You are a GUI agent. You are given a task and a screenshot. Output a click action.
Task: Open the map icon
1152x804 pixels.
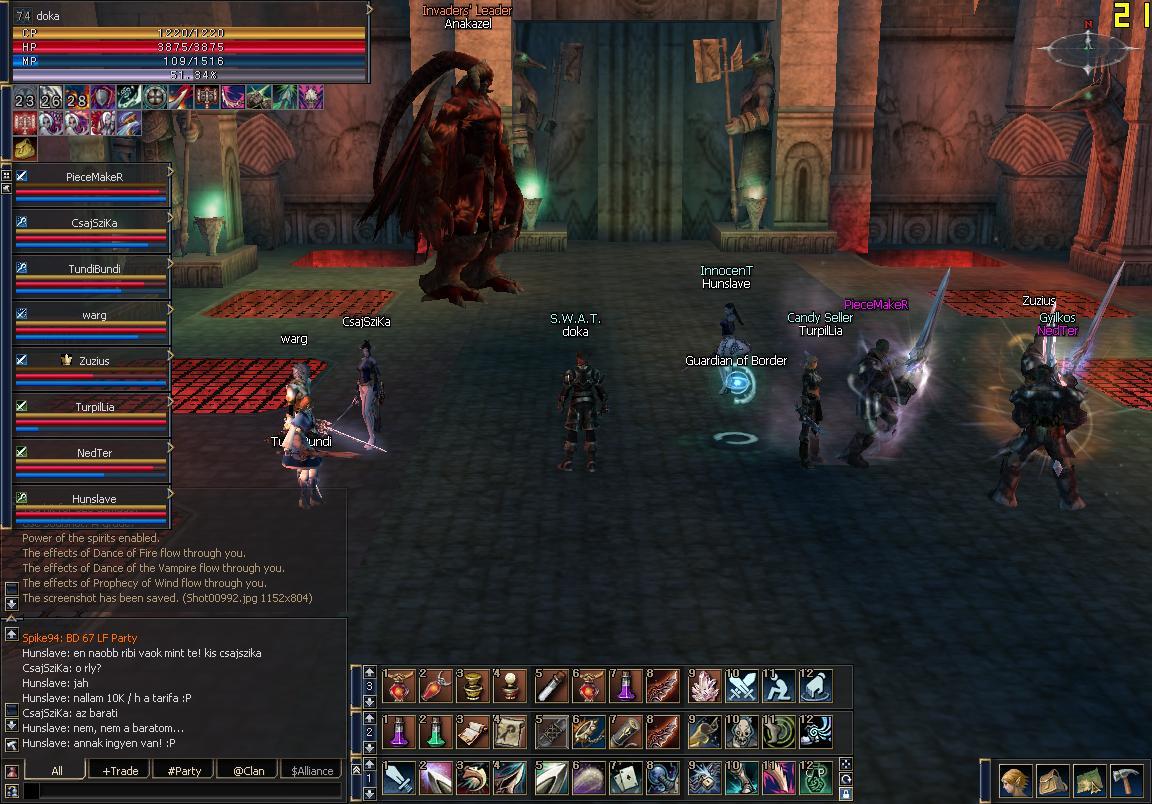click(1089, 778)
